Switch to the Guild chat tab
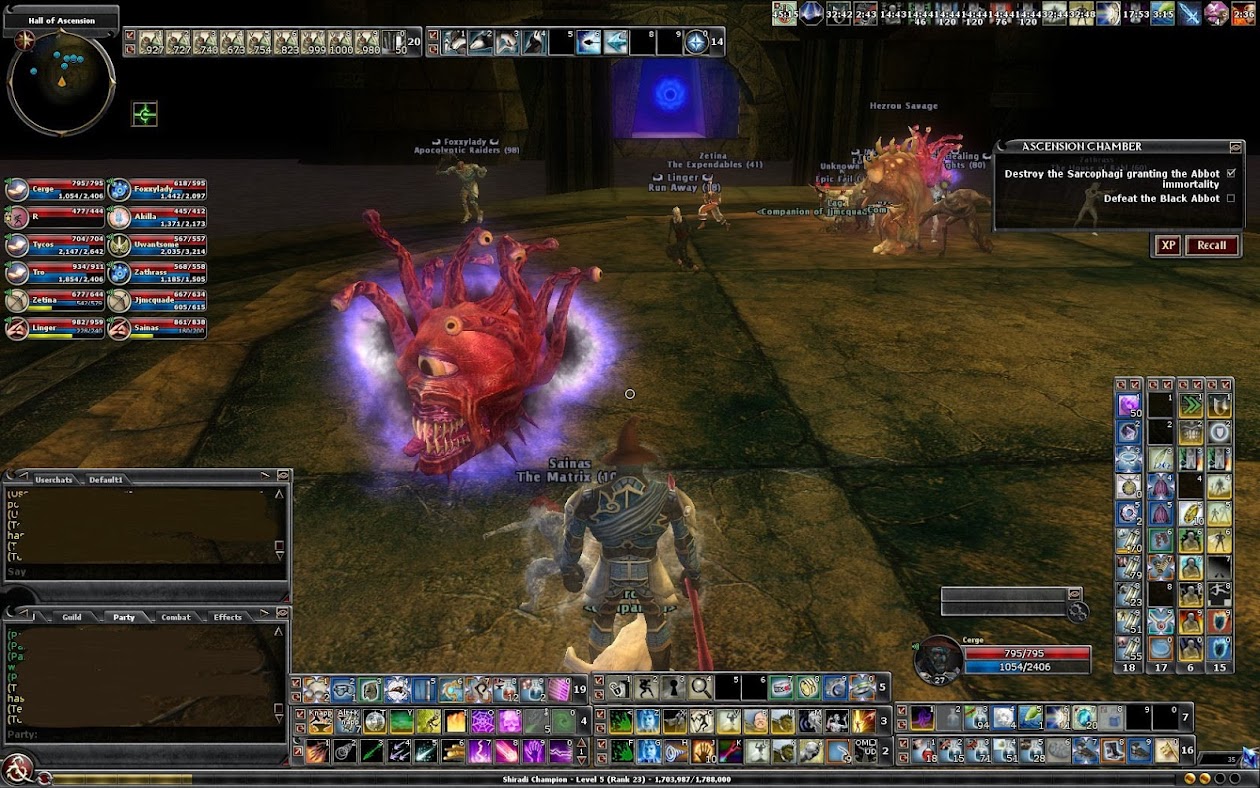The image size is (1260, 788). (x=71, y=617)
